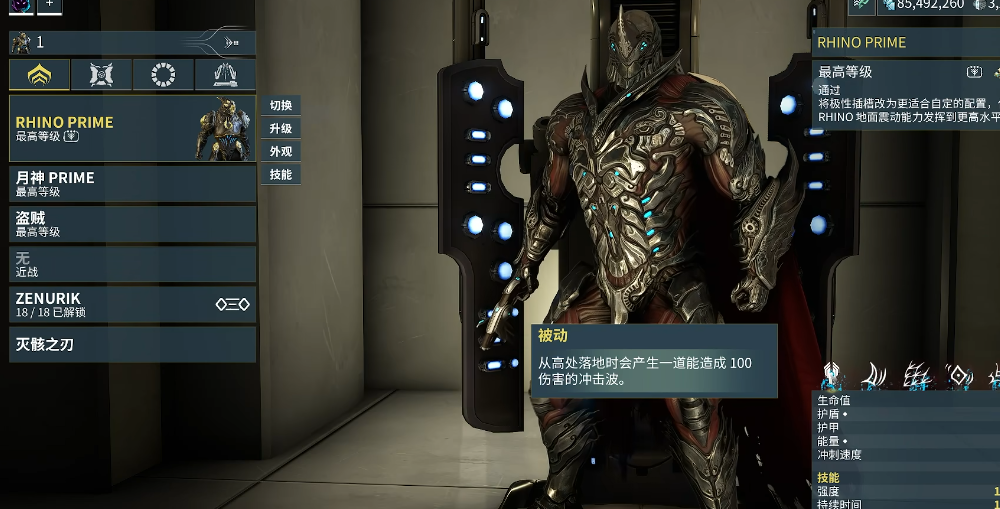Pick the 盗贼 secondary weapon slot
Viewport: 1000px width, 509px height.
(x=132, y=224)
